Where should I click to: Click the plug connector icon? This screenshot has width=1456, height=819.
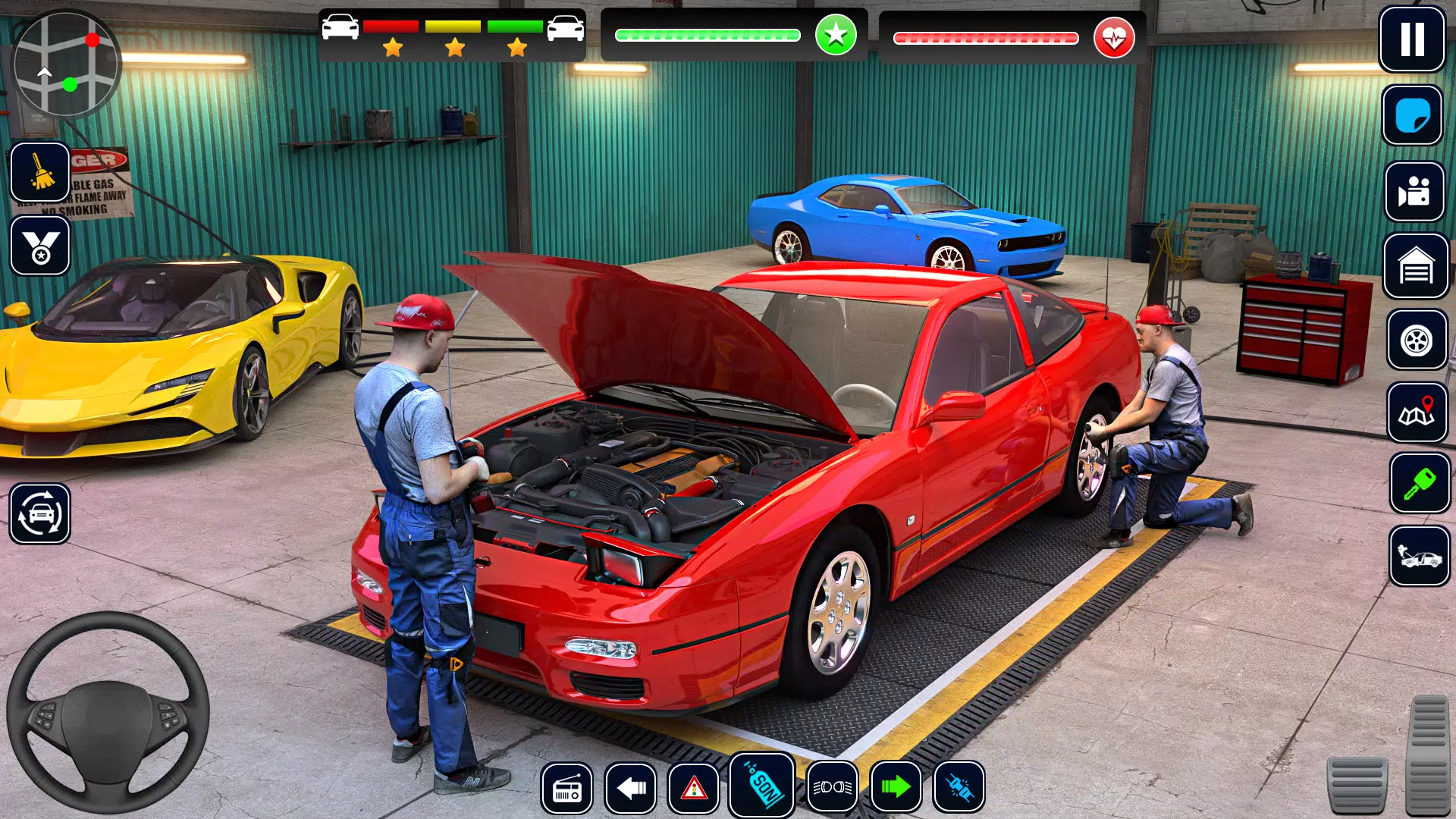959,788
